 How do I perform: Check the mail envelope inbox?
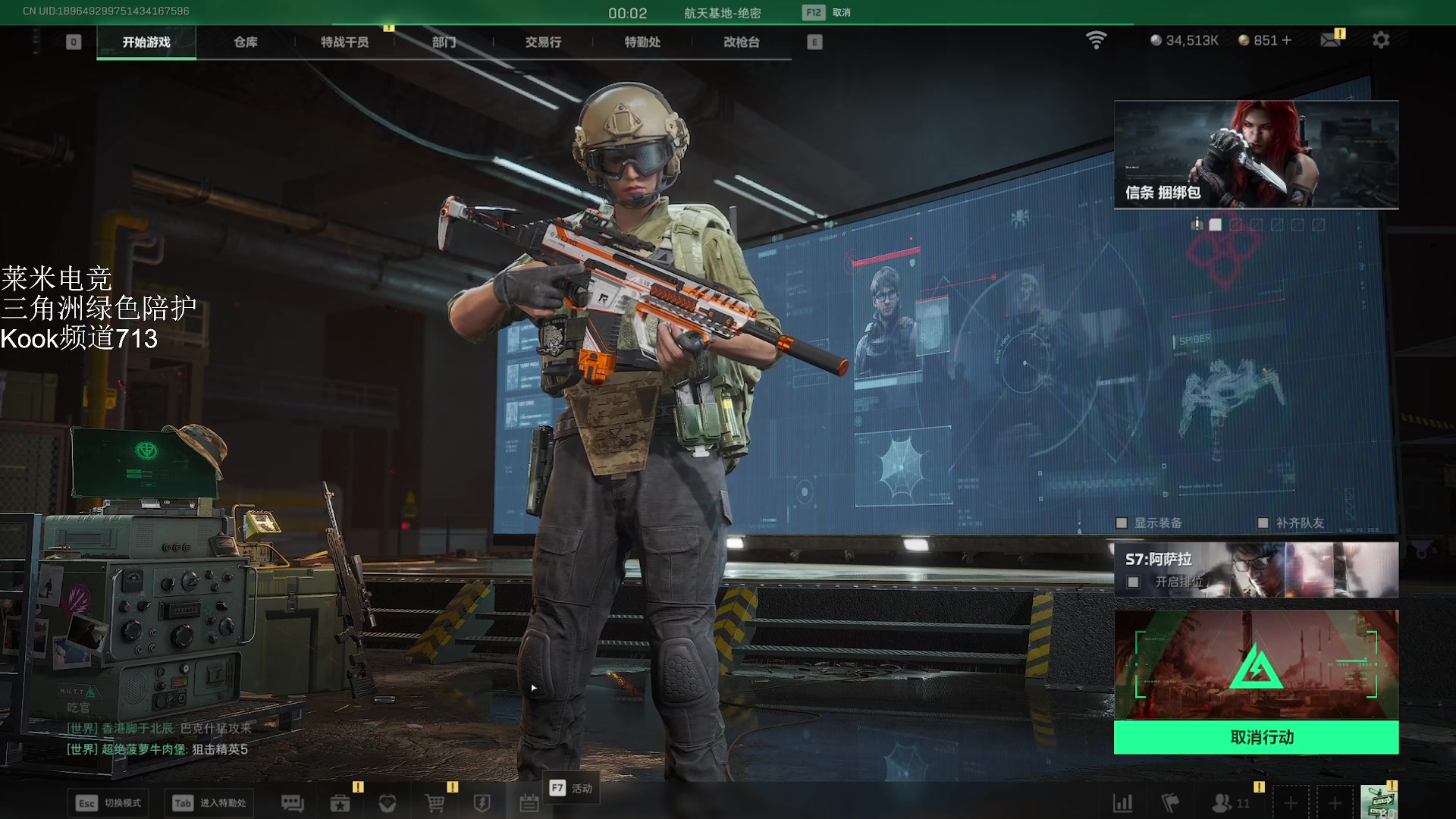(1330, 40)
